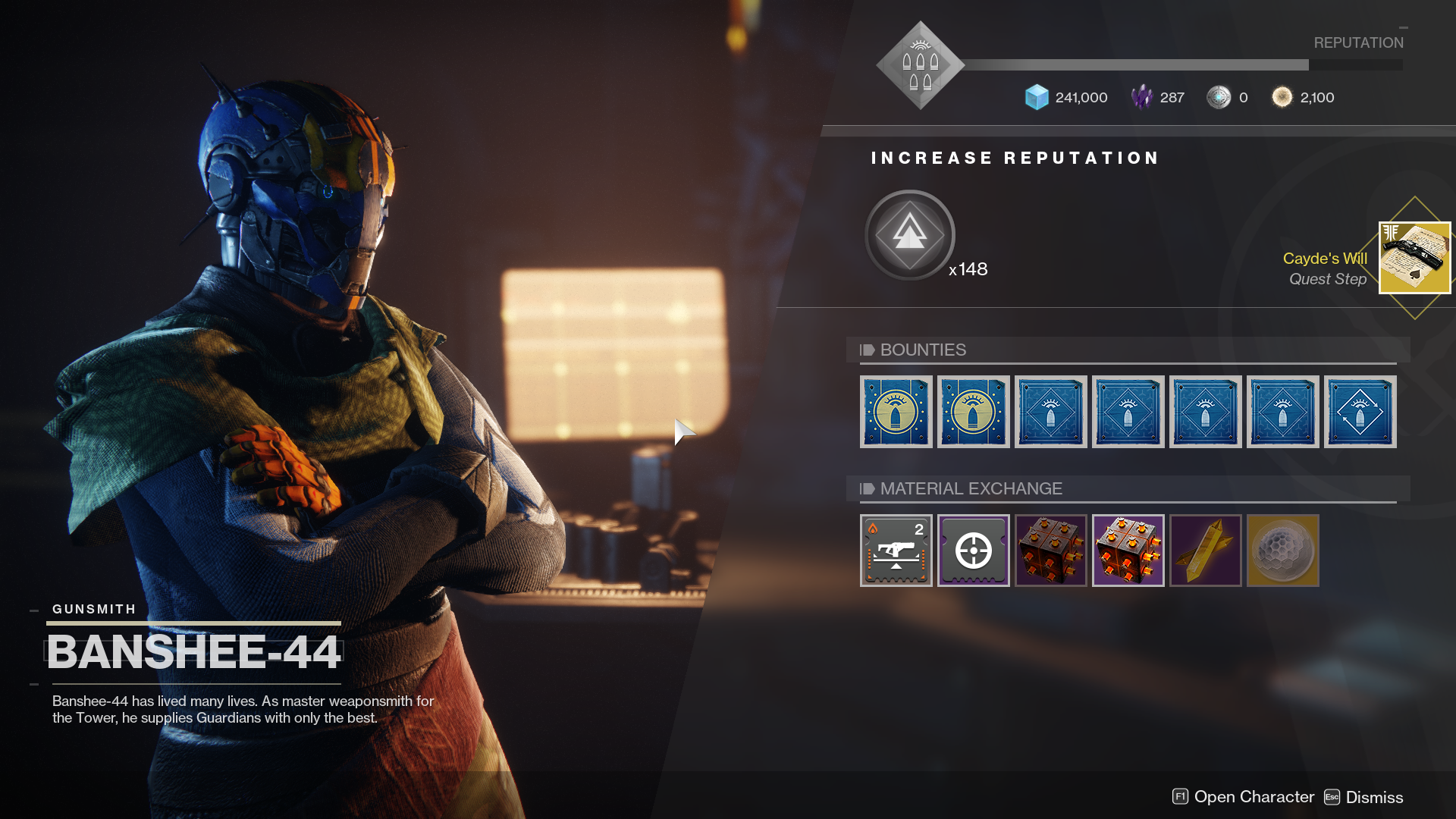This screenshot has height=819, width=1456.
Task: Select the auto rifle weapon mod
Action: click(x=896, y=551)
